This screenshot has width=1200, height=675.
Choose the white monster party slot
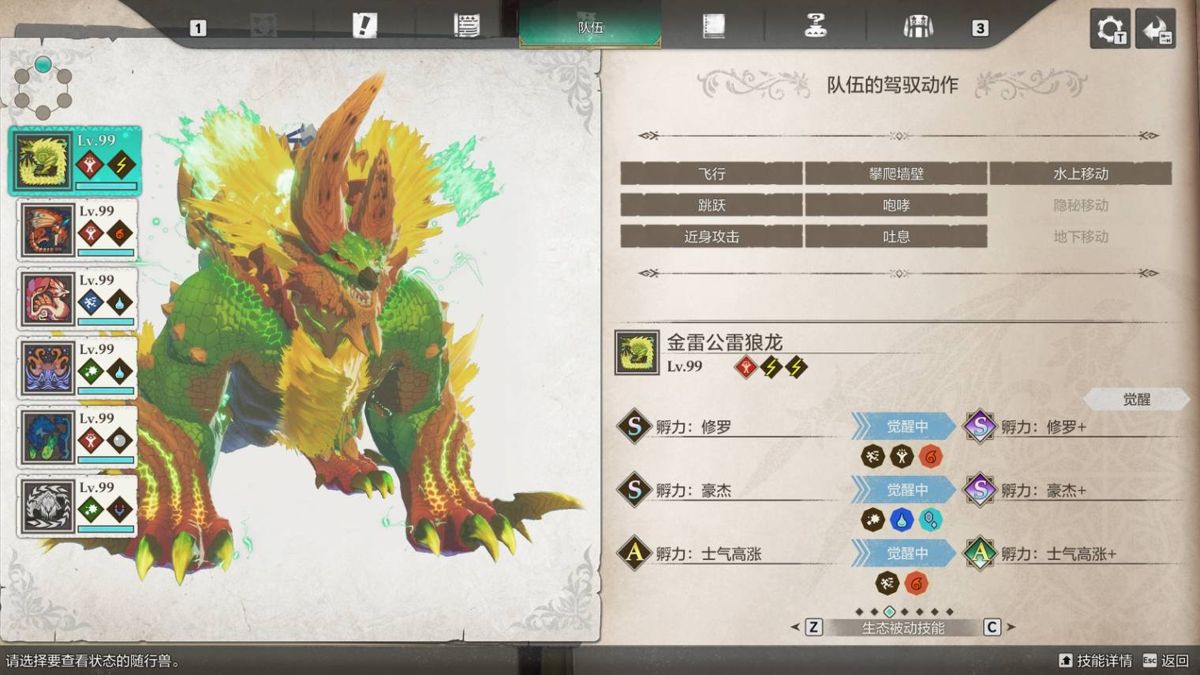pos(75,506)
